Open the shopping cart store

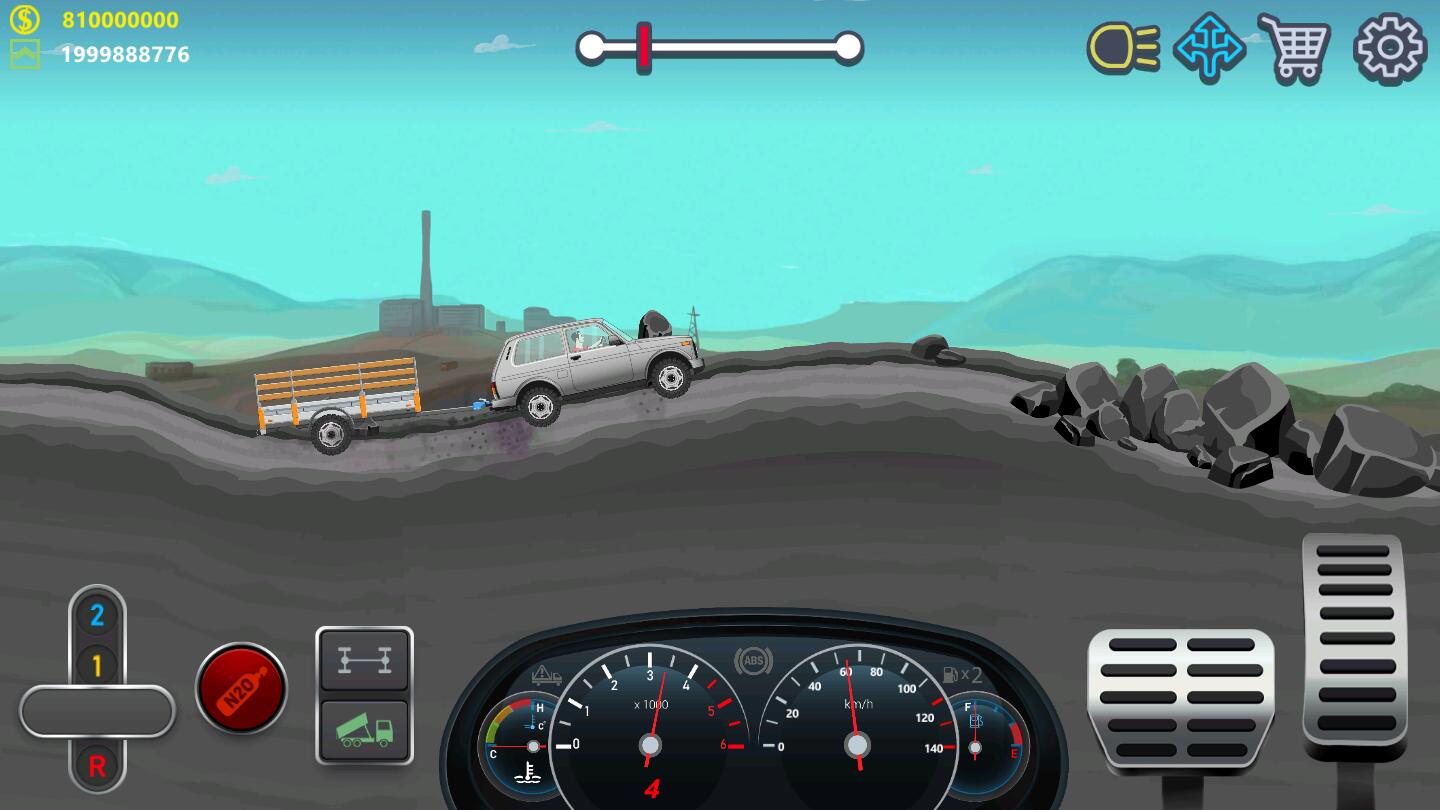pos(1294,47)
